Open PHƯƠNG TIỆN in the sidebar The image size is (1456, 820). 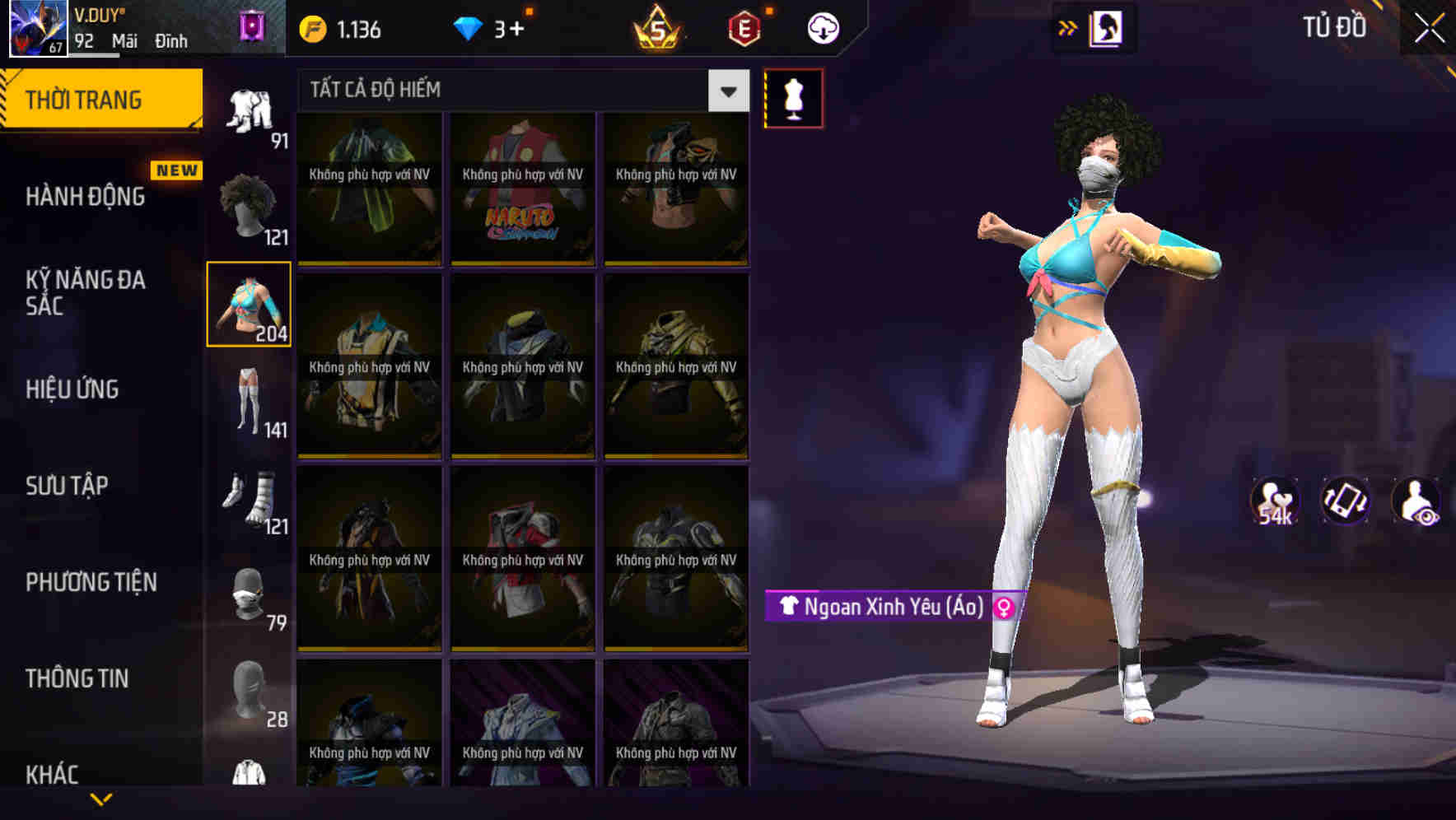91,582
